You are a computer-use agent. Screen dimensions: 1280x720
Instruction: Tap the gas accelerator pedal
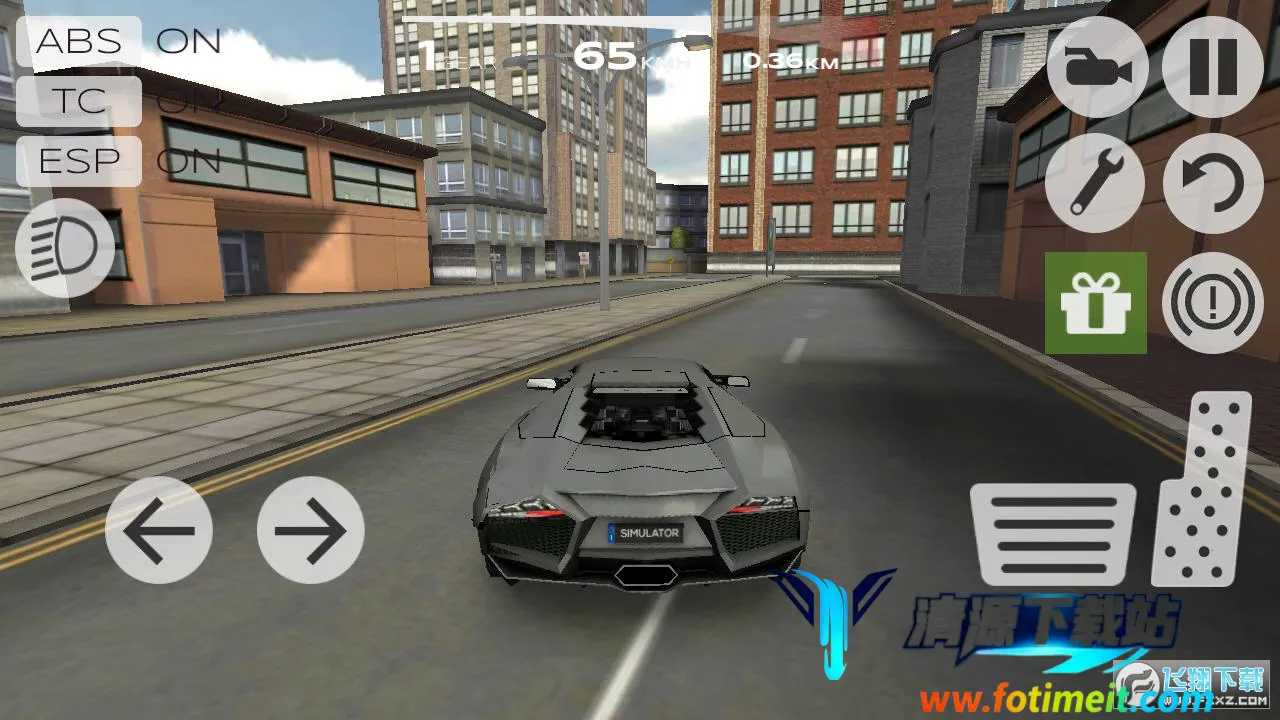tap(1203, 488)
